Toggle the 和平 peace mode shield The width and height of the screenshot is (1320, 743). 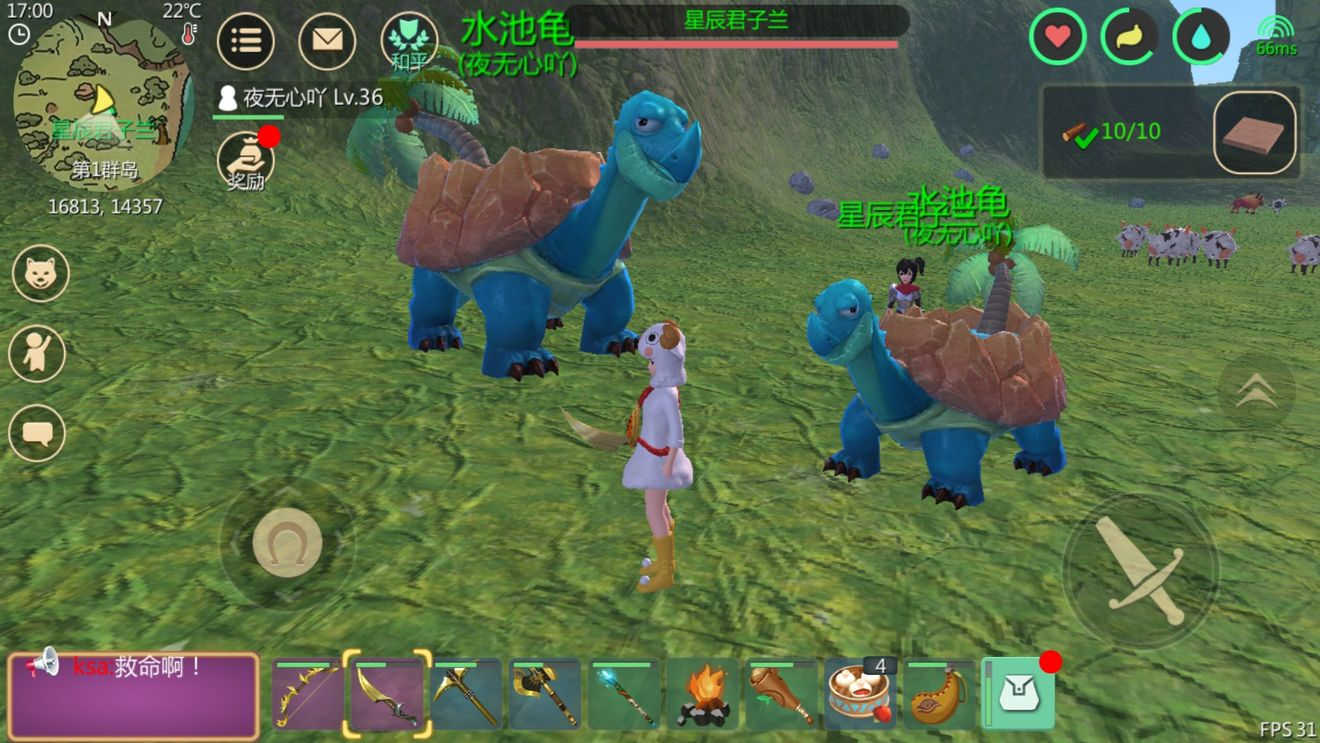point(409,41)
